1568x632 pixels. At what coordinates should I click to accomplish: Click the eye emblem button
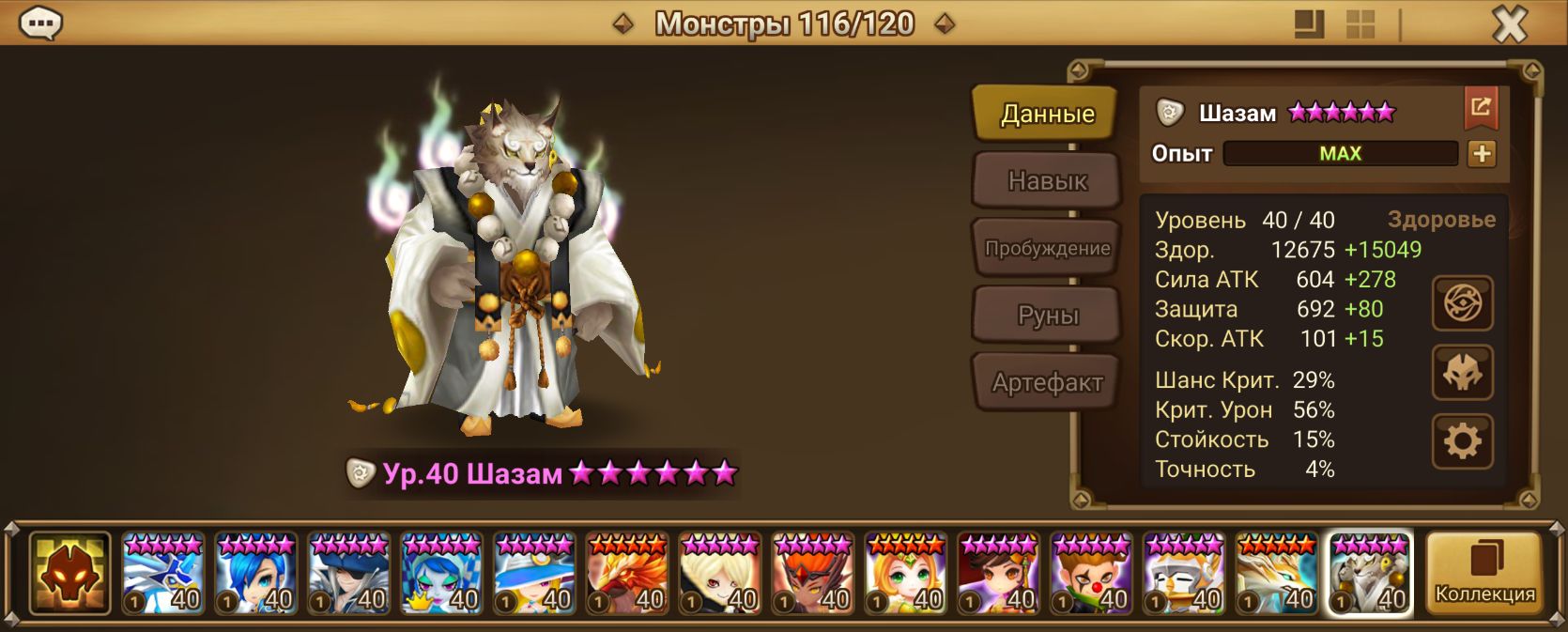point(1462,303)
